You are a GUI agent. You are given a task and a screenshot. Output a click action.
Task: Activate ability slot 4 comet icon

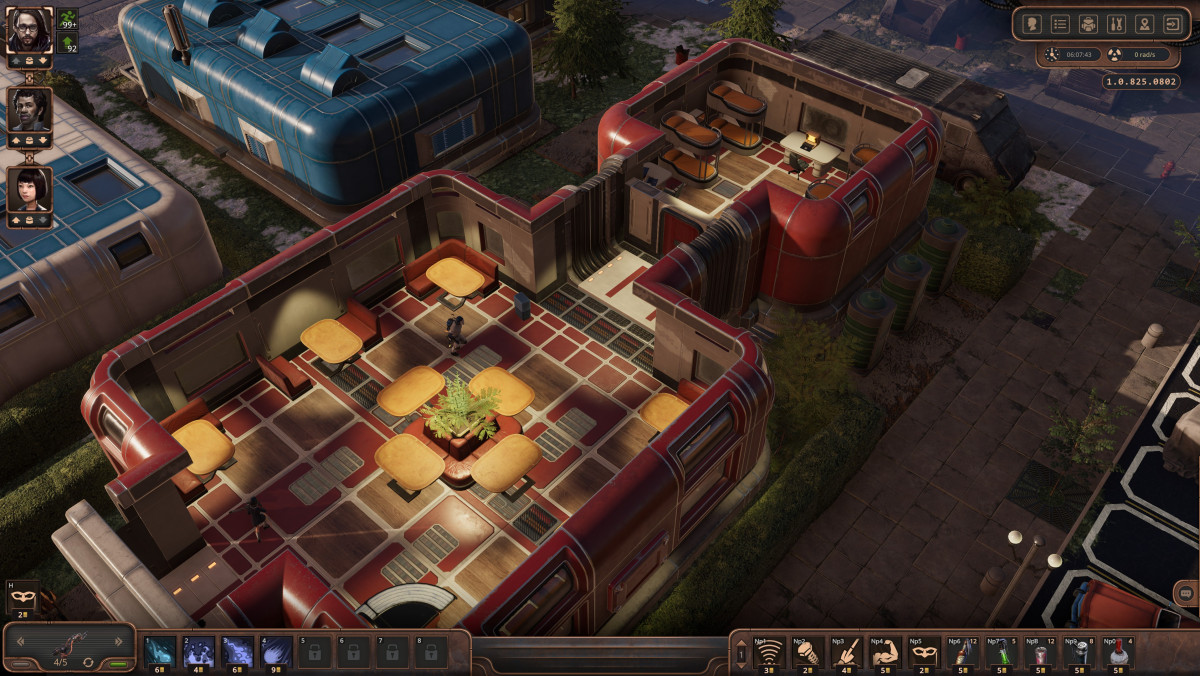coord(276,651)
